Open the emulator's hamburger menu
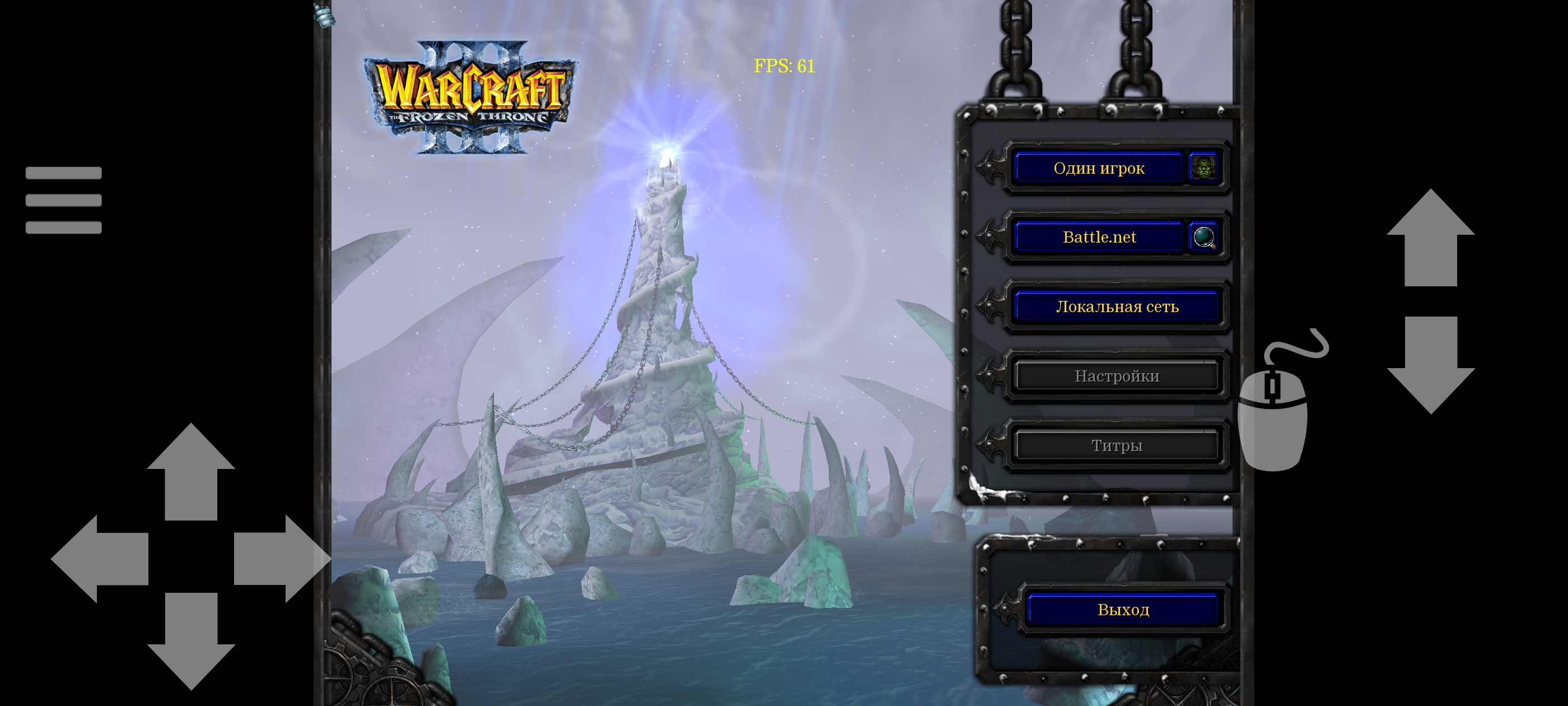The image size is (1568, 706). [x=63, y=200]
